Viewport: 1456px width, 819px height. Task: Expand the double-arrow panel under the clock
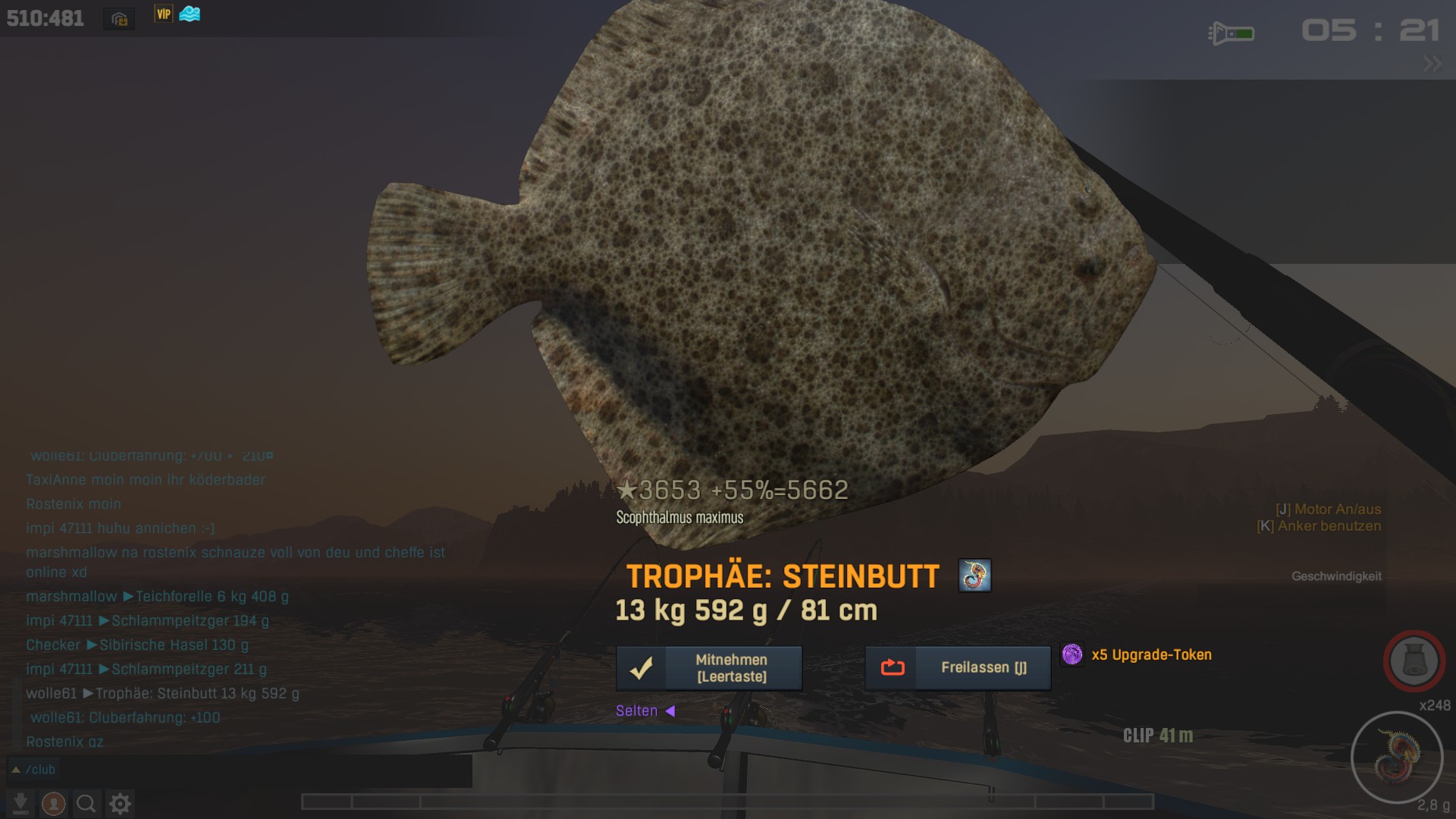(x=1432, y=64)
